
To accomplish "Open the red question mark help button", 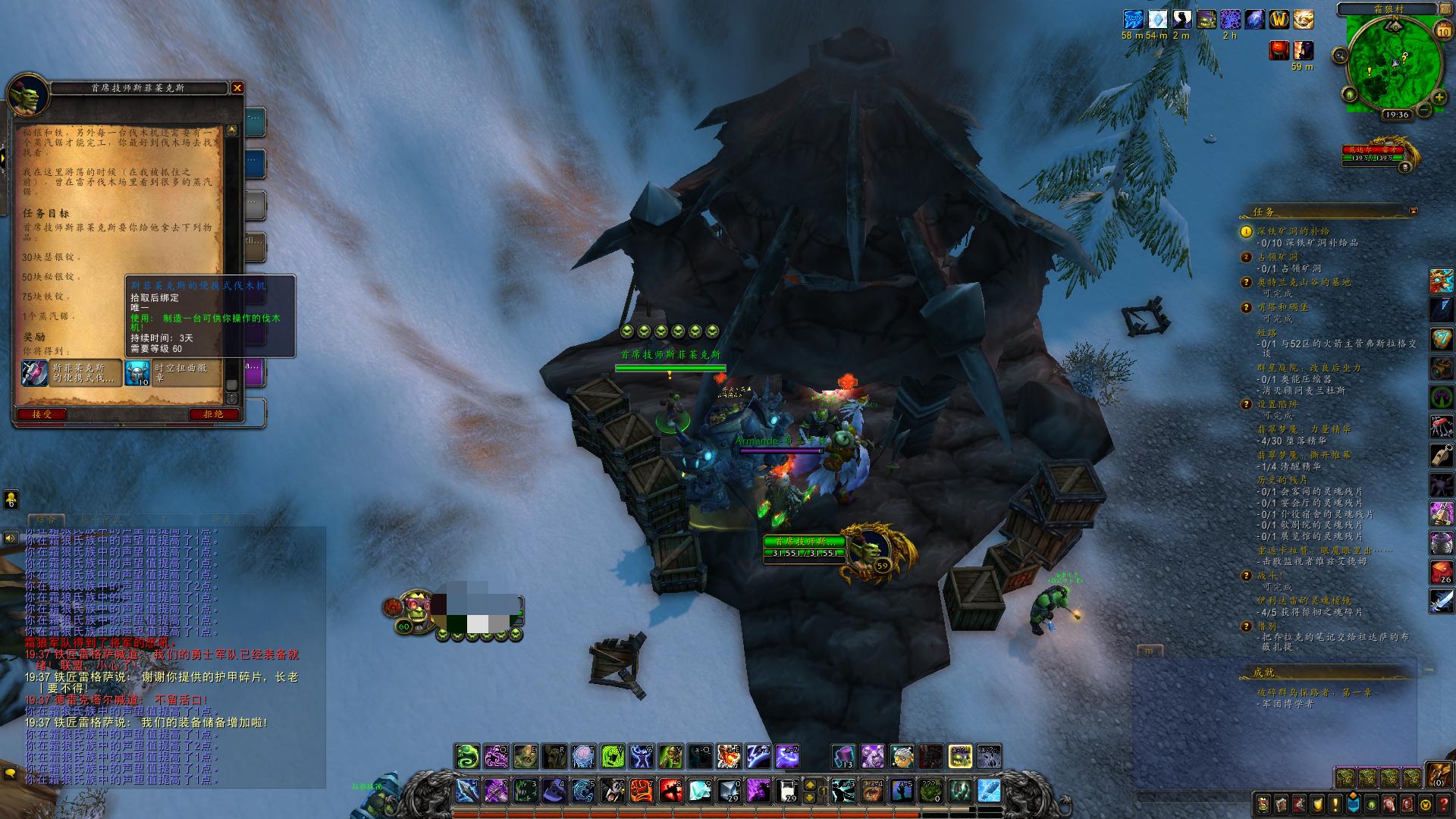I will tap(1444, 804).
